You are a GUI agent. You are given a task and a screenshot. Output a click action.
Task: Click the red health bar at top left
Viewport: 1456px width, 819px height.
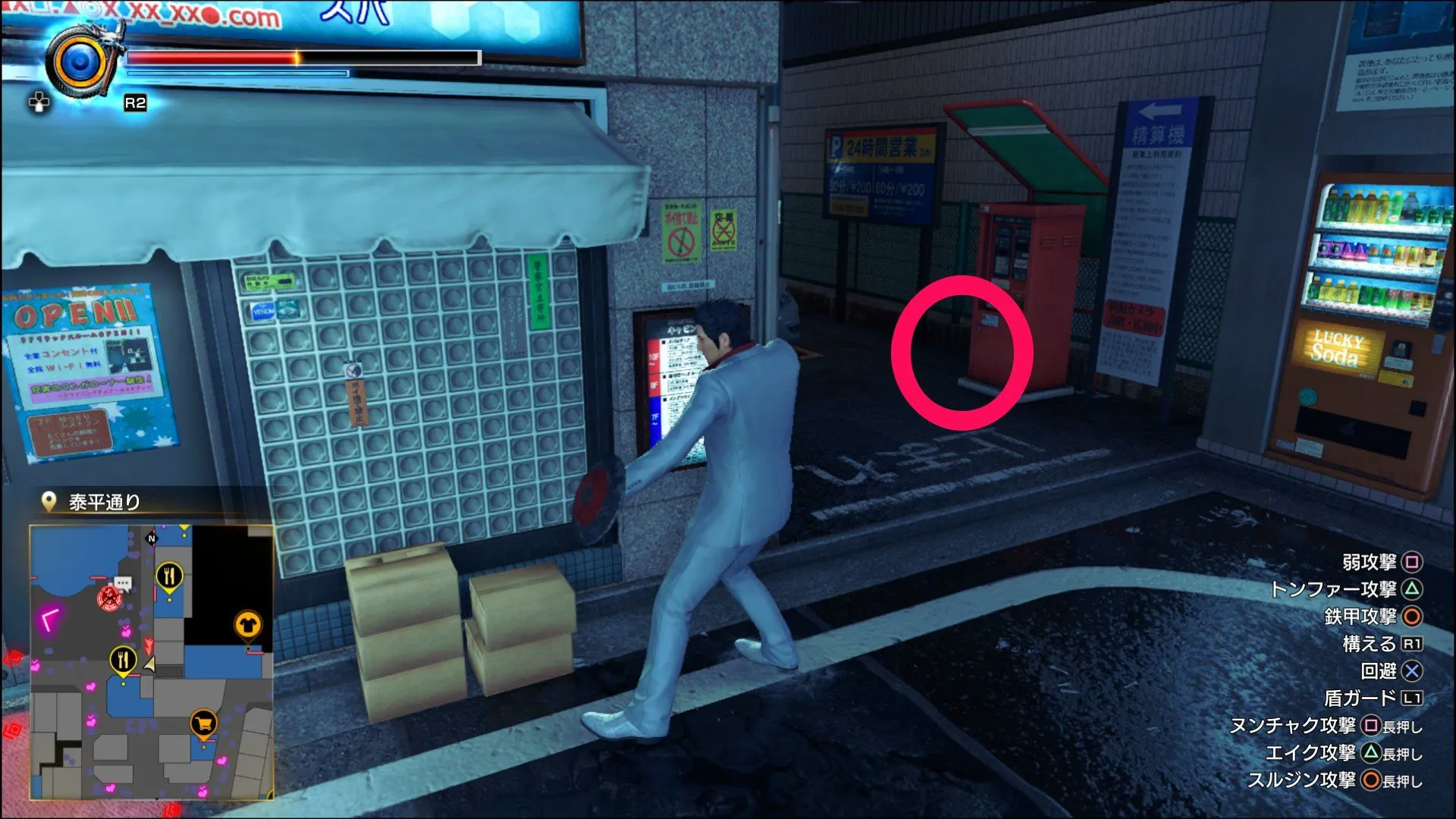pyautogui.click(x=212, y=57)
